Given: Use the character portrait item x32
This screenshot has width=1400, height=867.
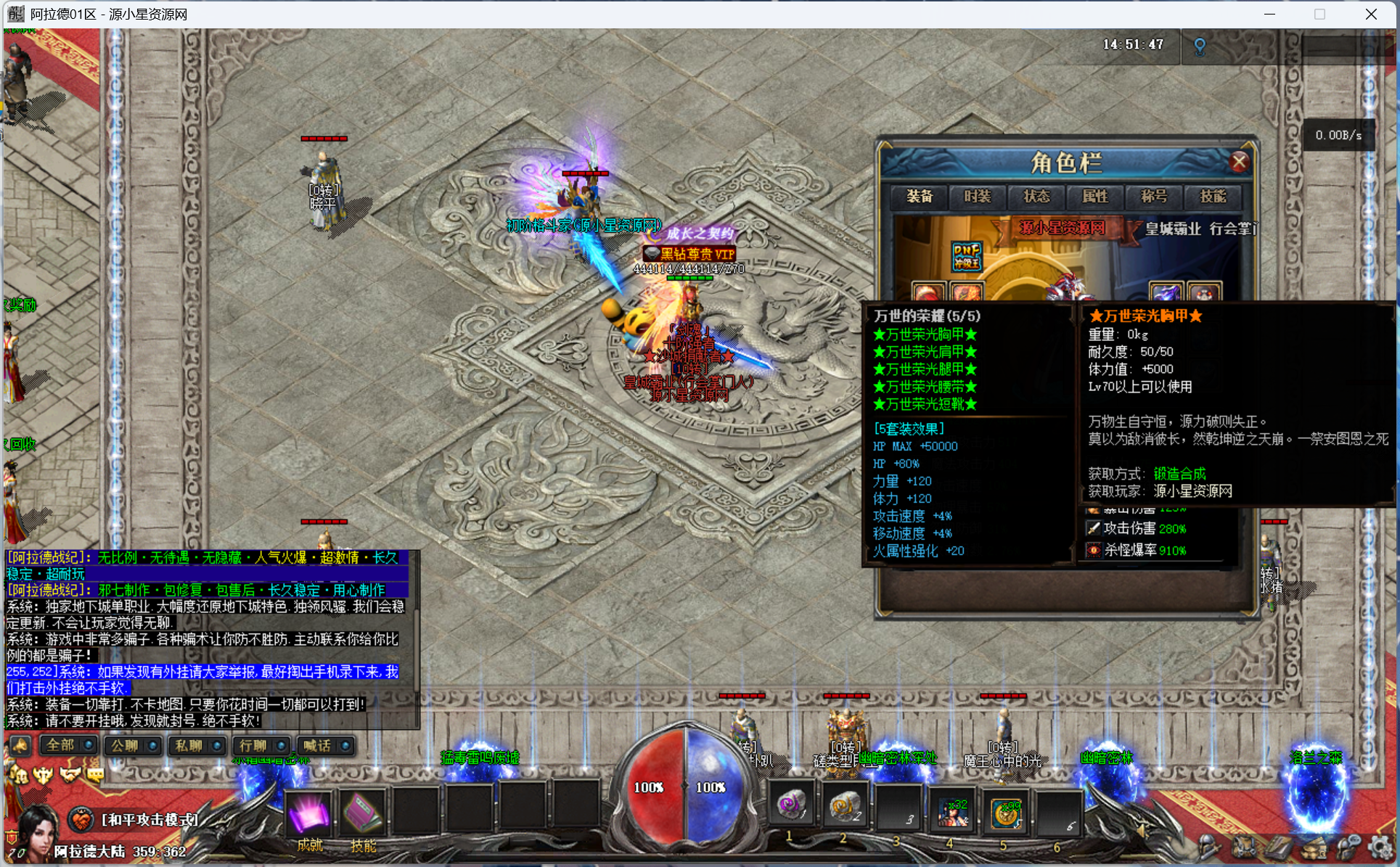Looking at the screenshot, I should tap(952, 811).
